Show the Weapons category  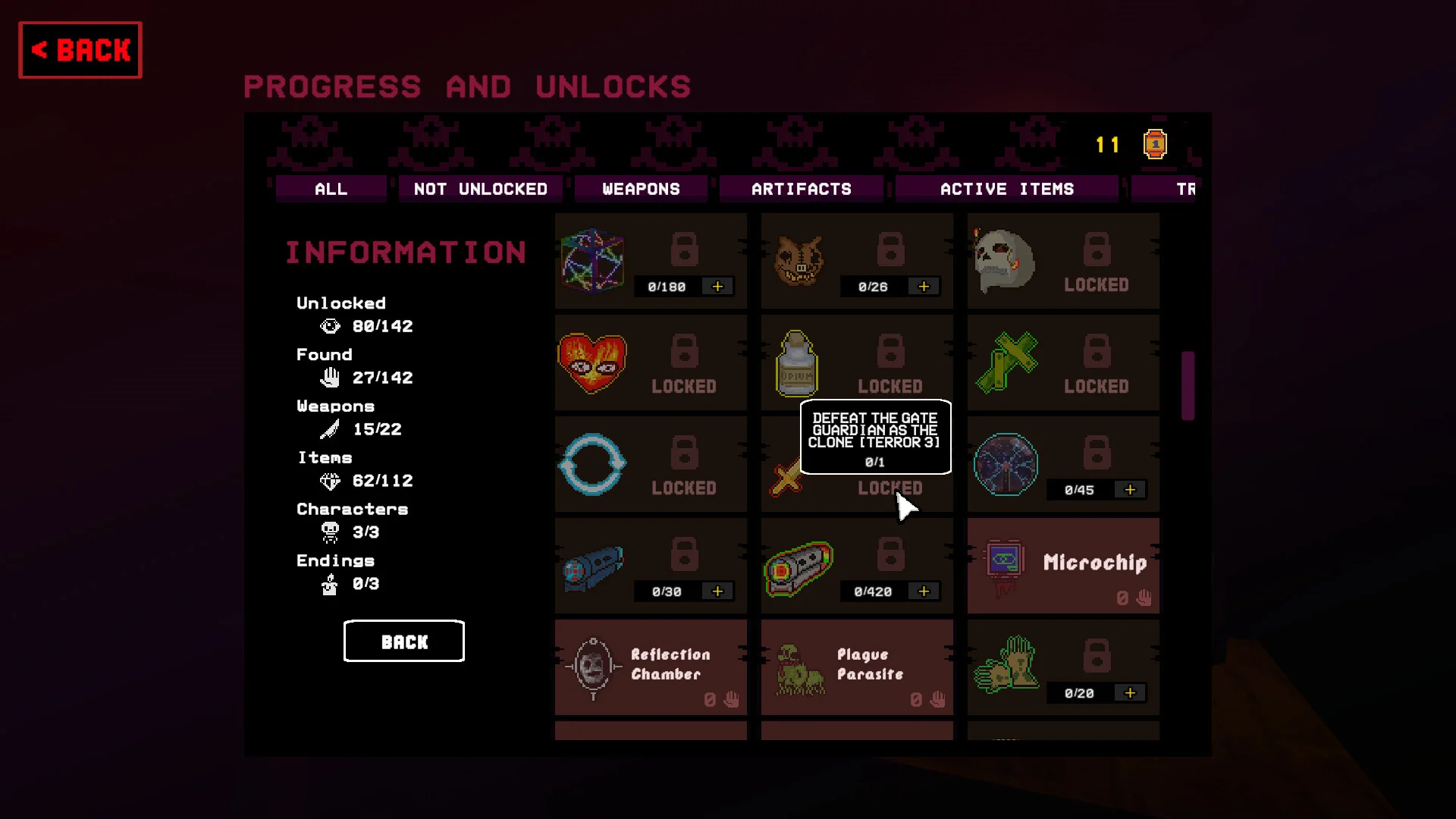tap(641, 189)
